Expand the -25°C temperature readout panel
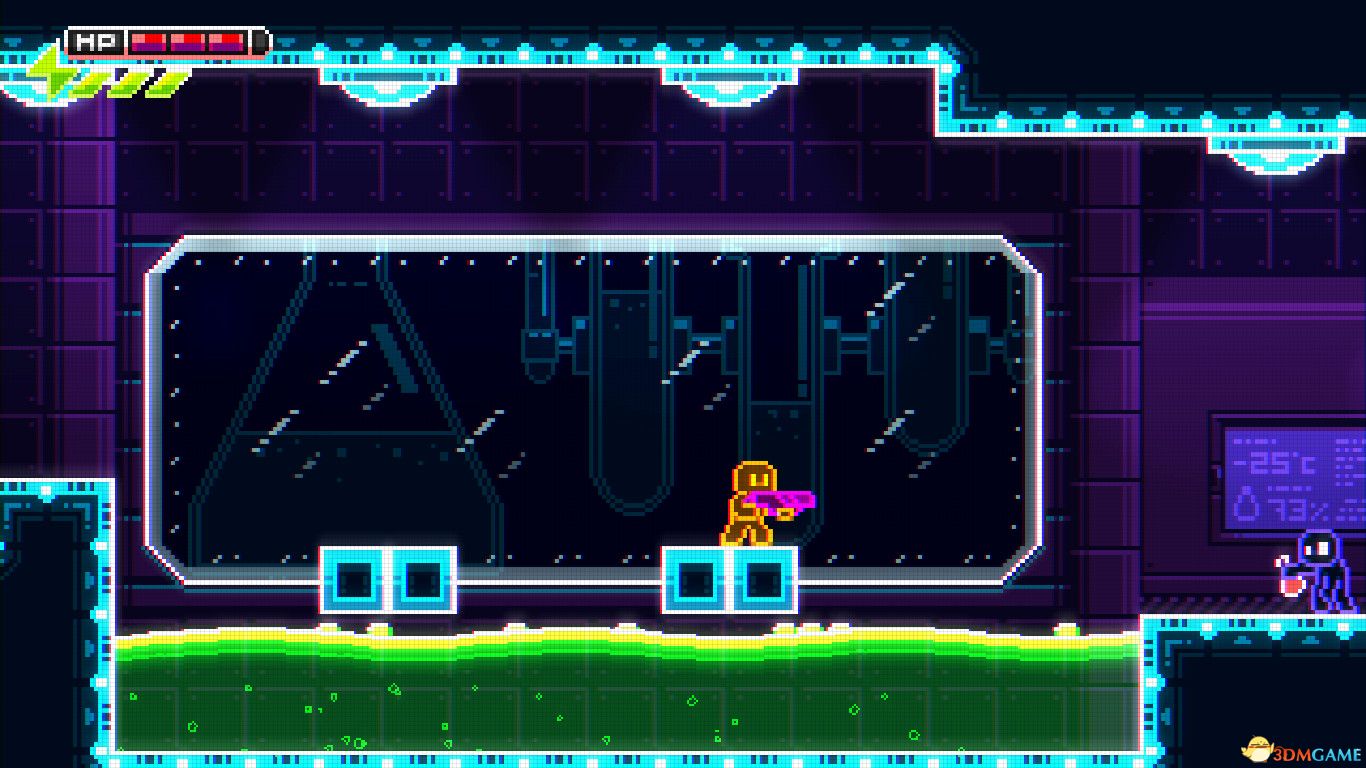The height and width of the screenshot is (768, 1366). pos(1273,462)
